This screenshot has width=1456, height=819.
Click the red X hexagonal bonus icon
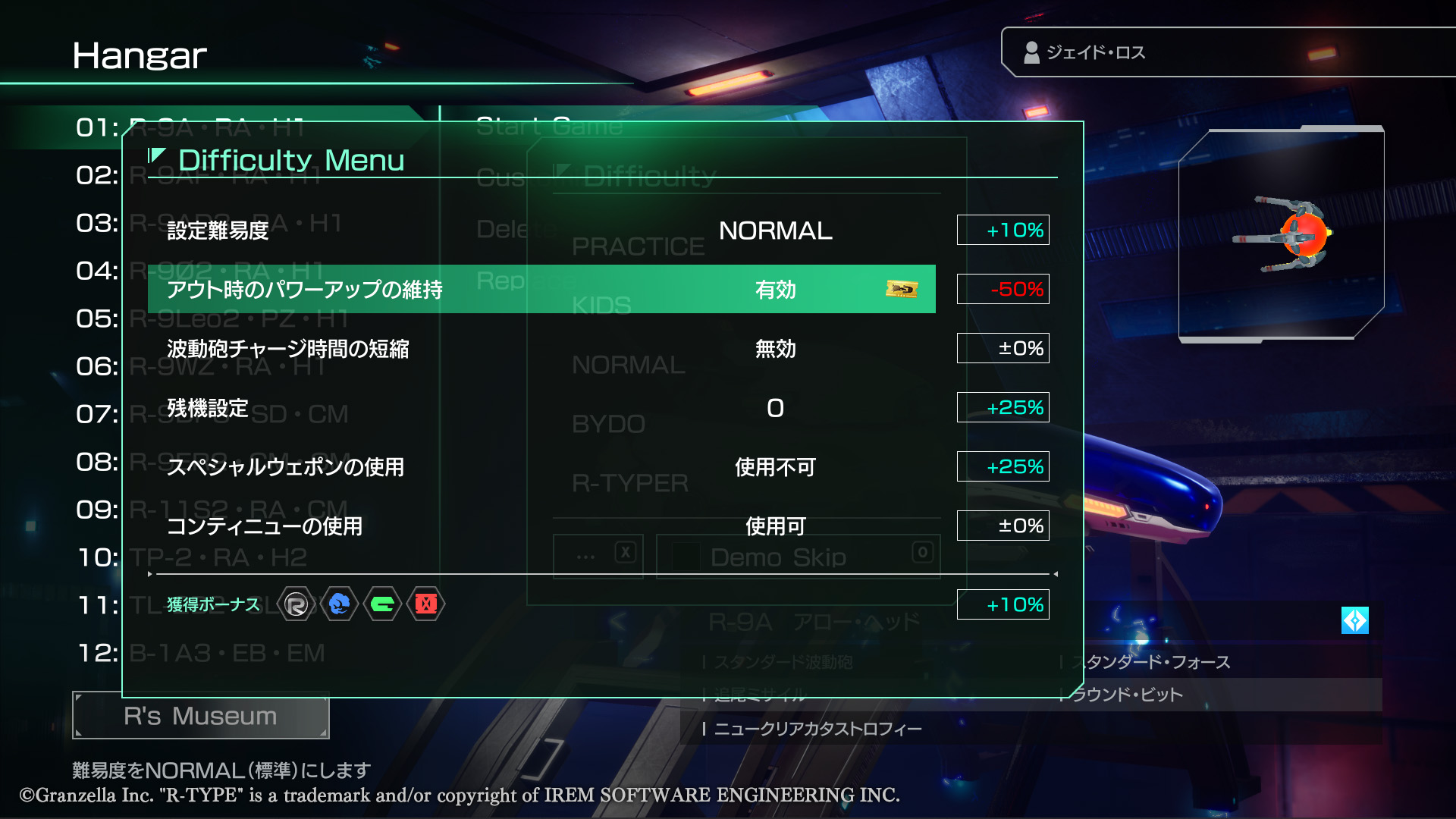(425, 605)
